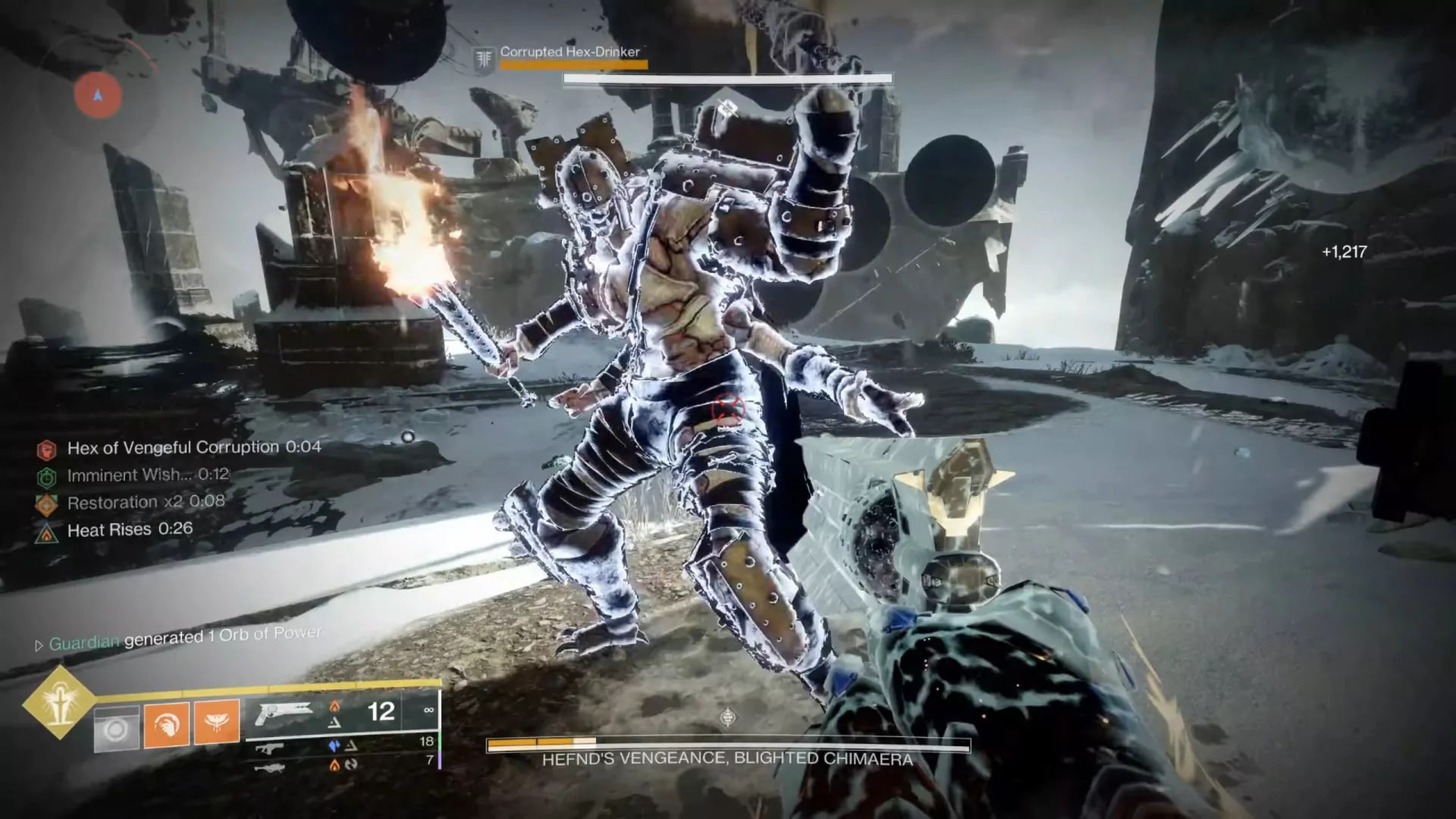The image size is (1456, 819).
Task: Click the Heat Rises buff icon
Action: (x=47, y=532)
